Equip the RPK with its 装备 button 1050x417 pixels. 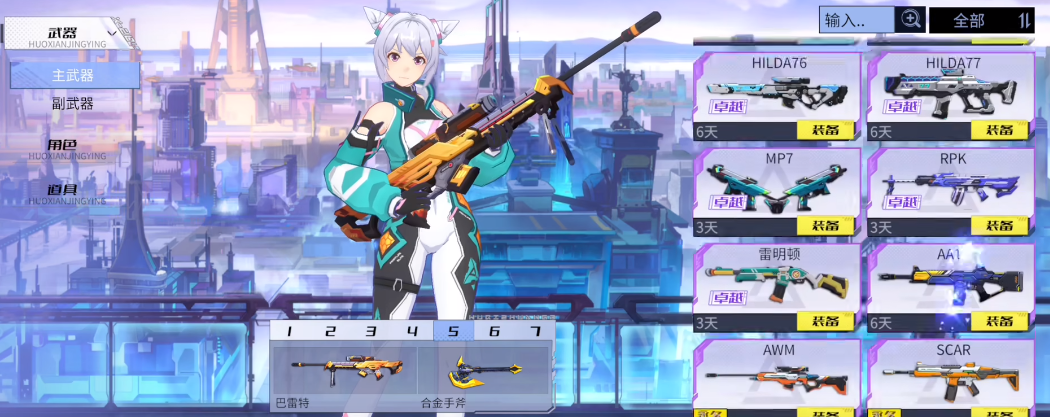[x=999, y=226]
